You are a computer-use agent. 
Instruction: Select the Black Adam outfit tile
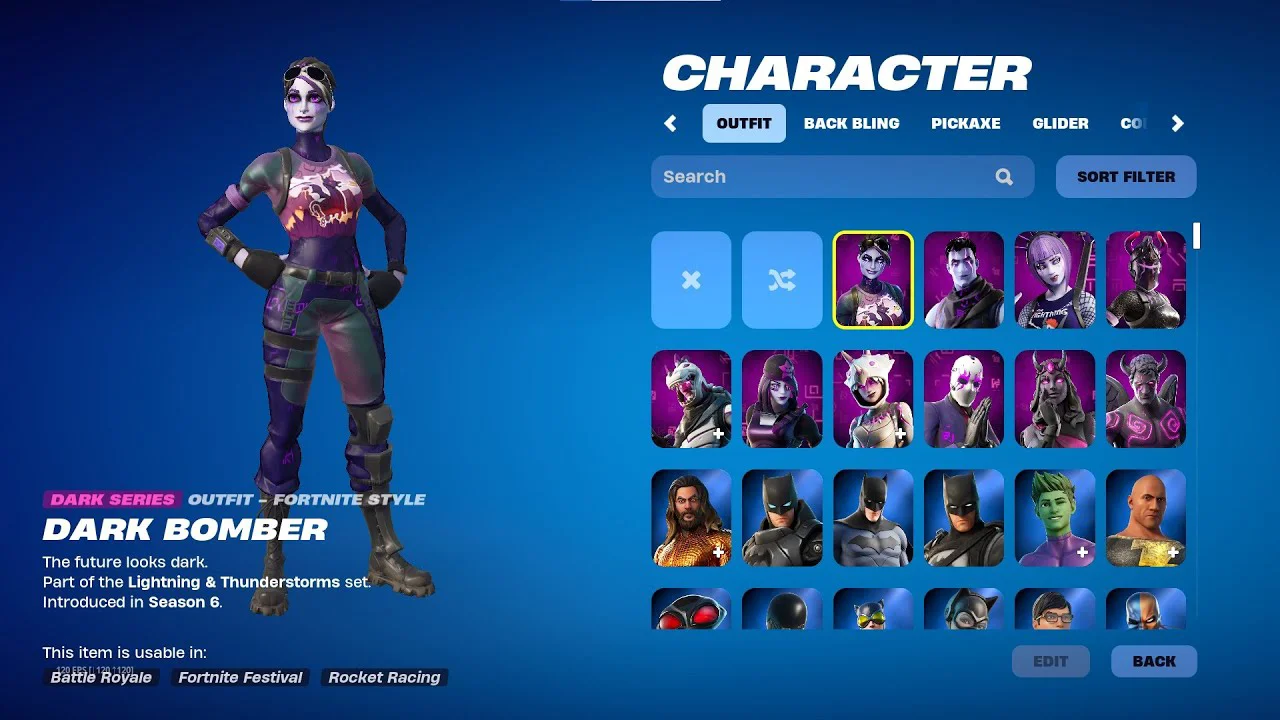(x=1146, y=518)
